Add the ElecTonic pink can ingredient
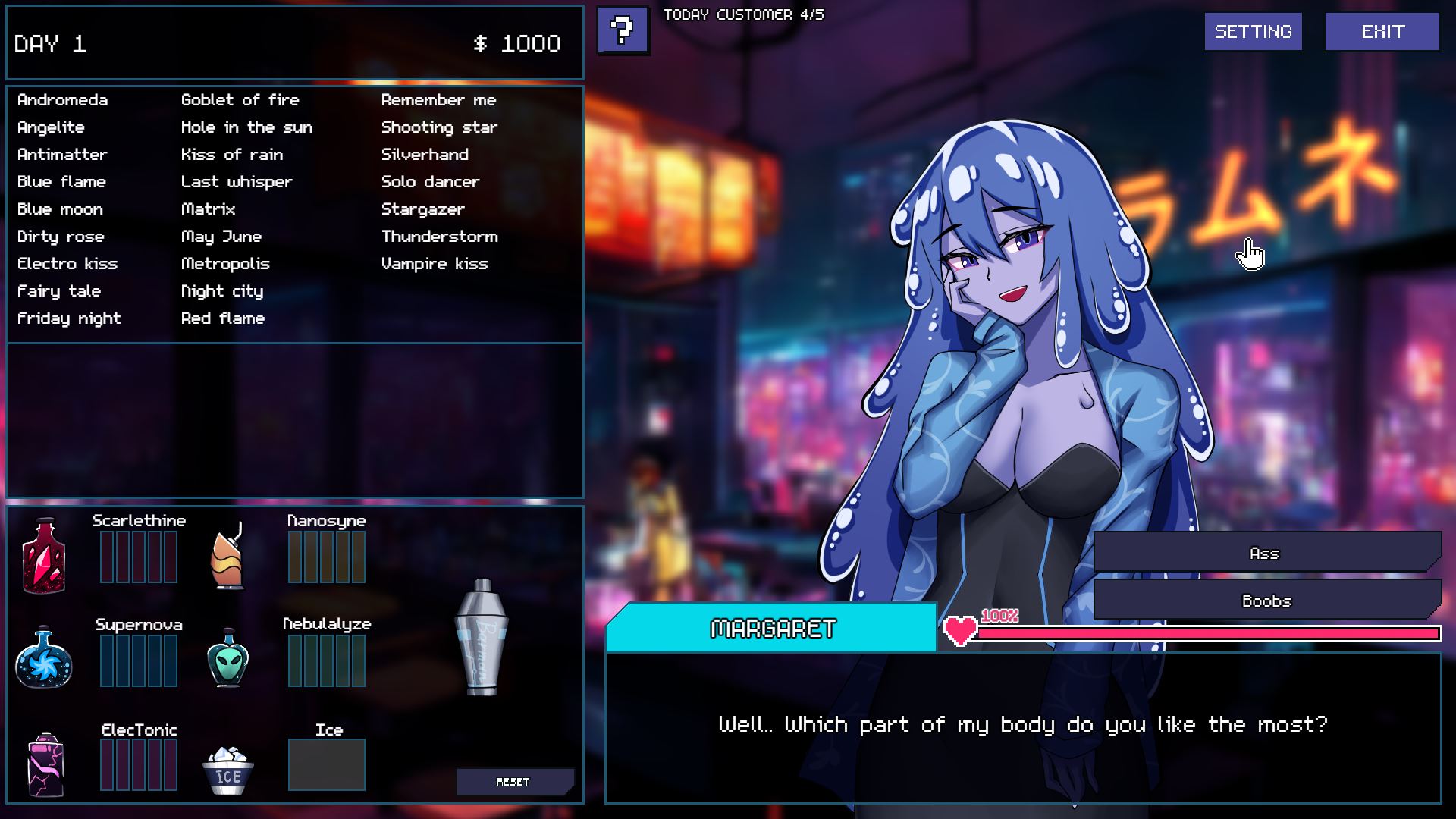Image resolution: width=1456 pixels, height=819 pixels. [45, 764]
